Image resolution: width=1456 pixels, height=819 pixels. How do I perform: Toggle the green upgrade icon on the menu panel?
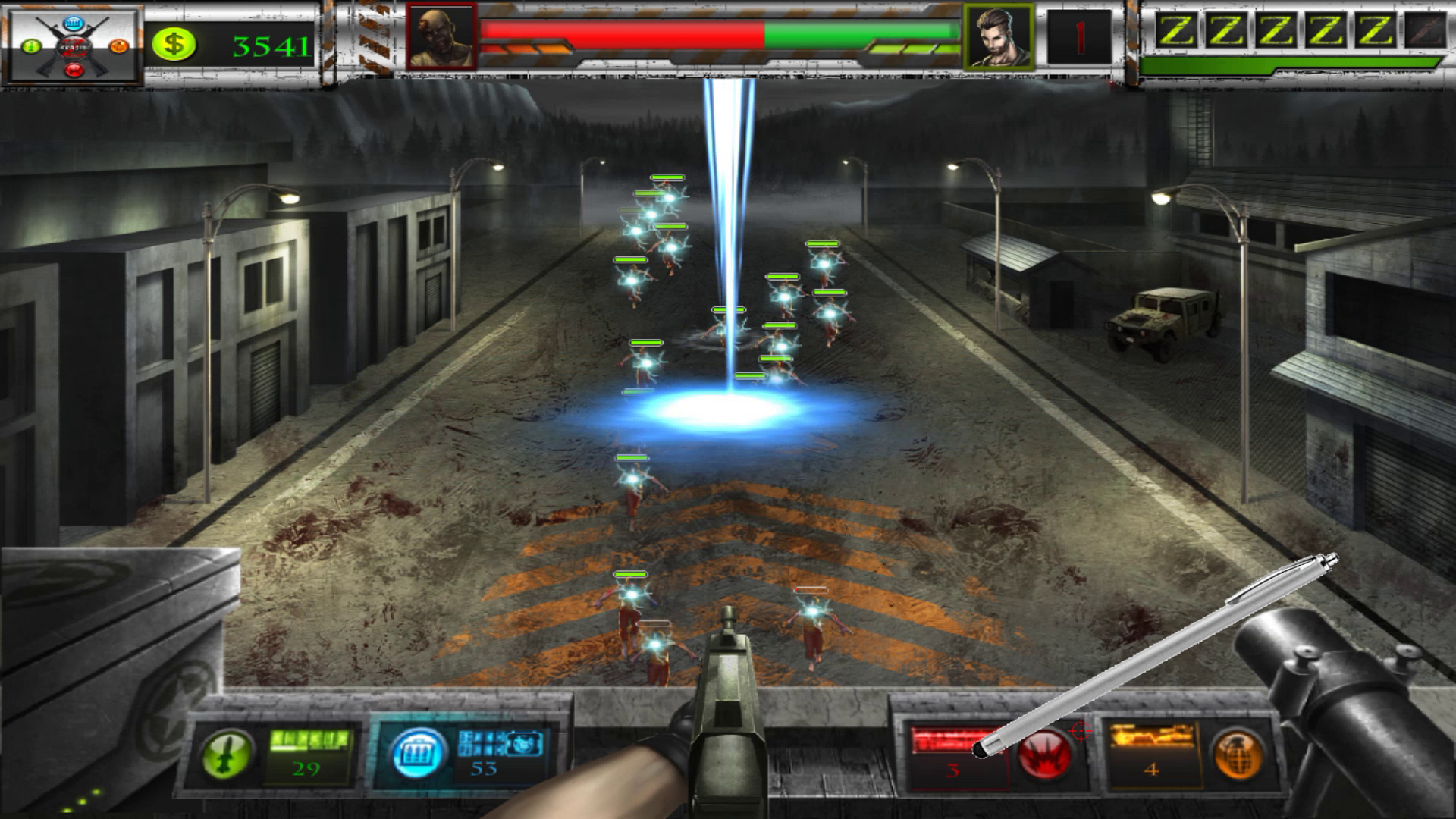coord(31,45)
